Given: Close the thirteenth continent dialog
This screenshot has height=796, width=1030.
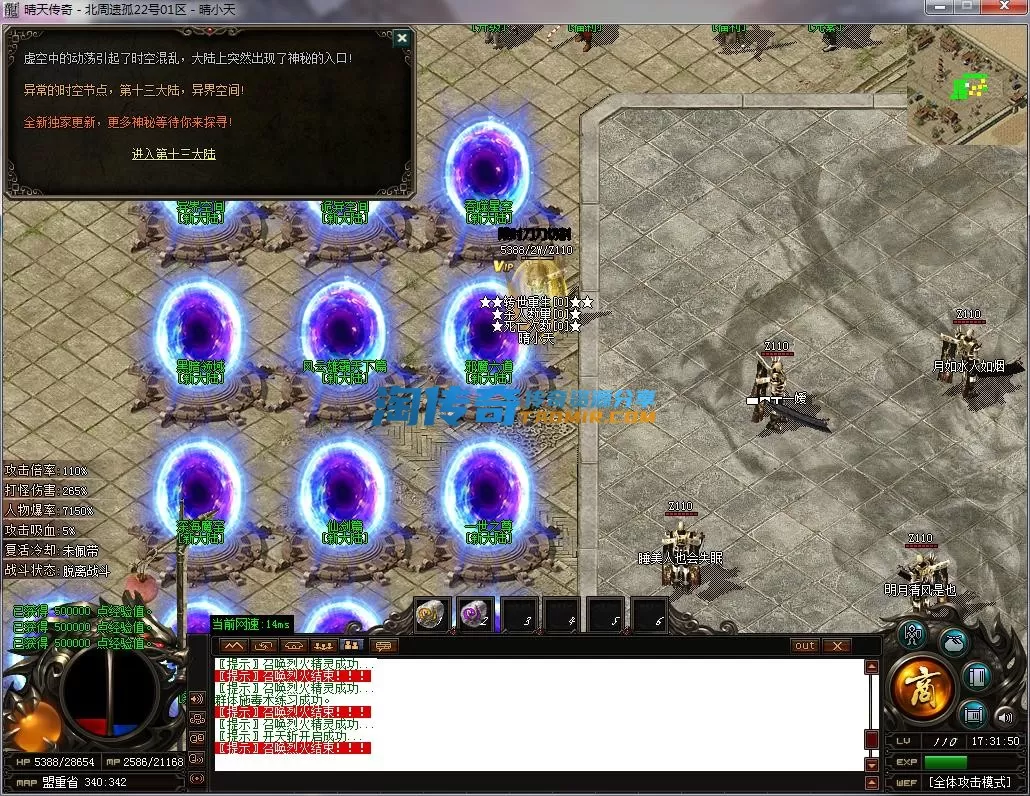Looking at the screenshot, I should click(x=401, y=39).
